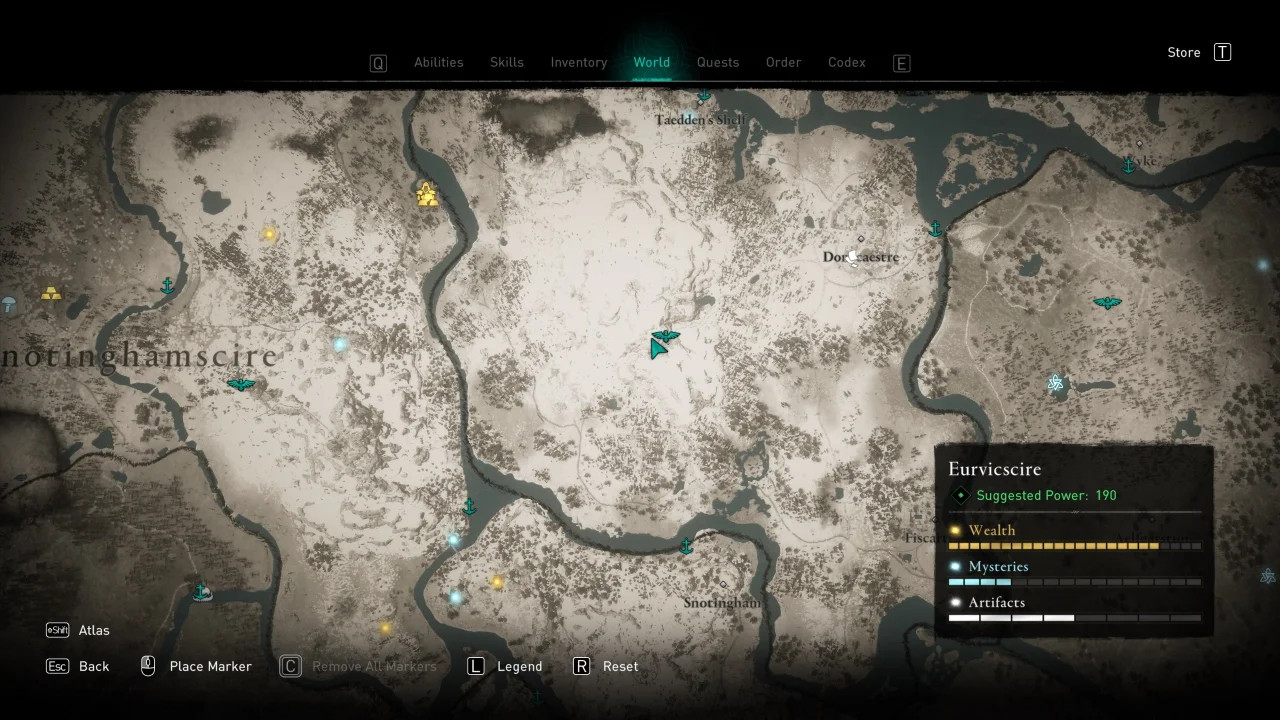This screenshot has height=720, width=1280.
Task: Open the Codex tab
Action: pyautogui.click(x=846, y=62)
